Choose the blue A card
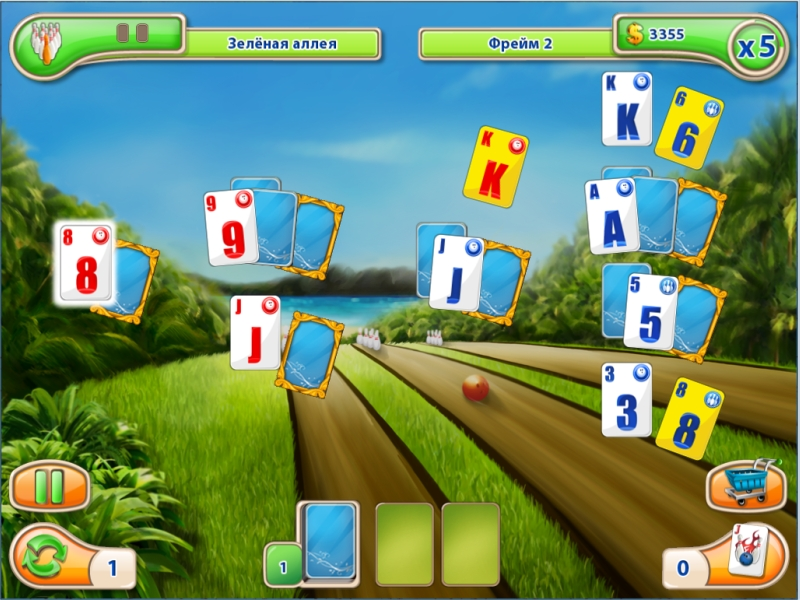This screenshot has height=600, width=800. click(x=612, y=216)
